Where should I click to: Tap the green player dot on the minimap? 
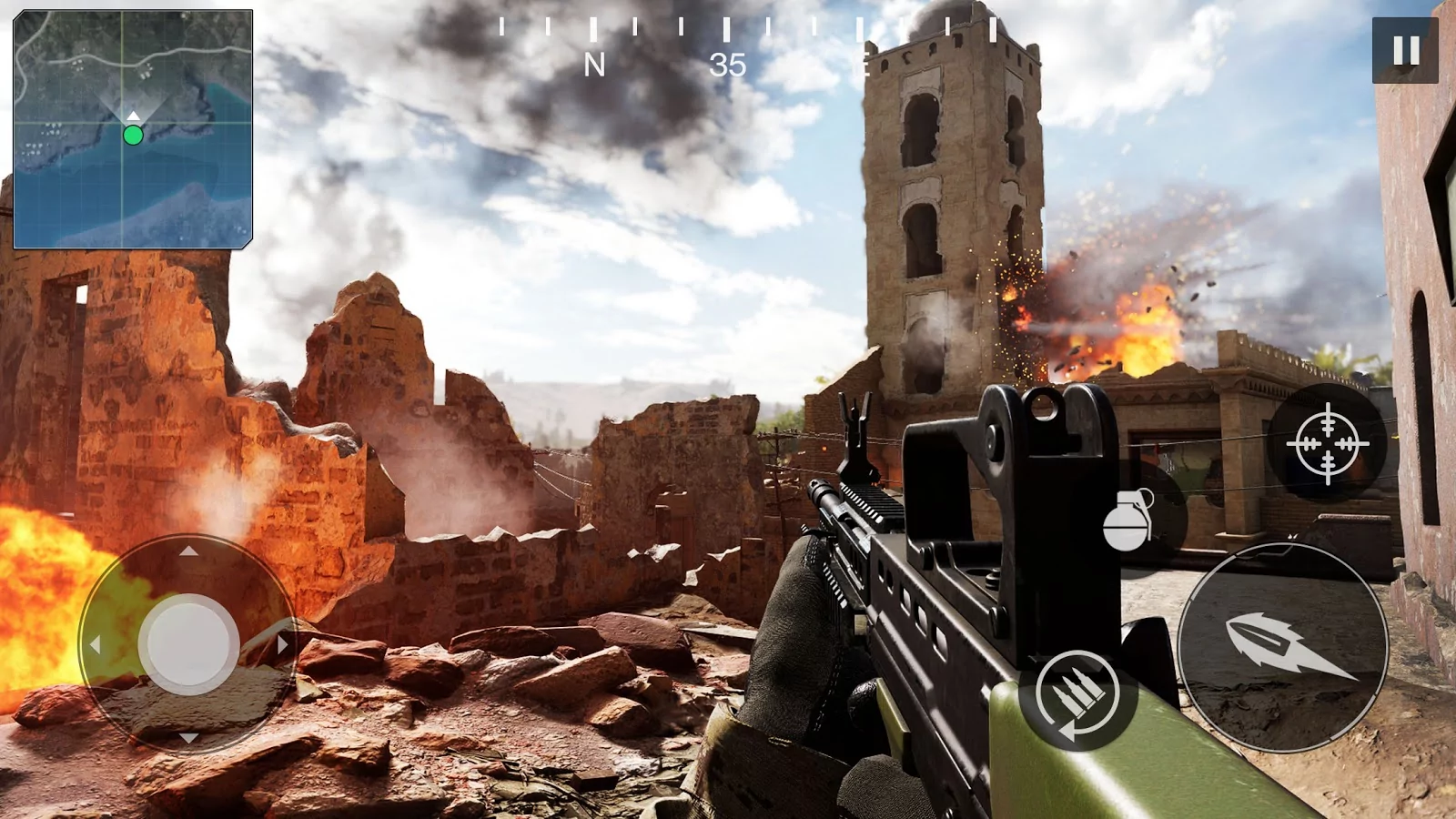tap(133, 135)
